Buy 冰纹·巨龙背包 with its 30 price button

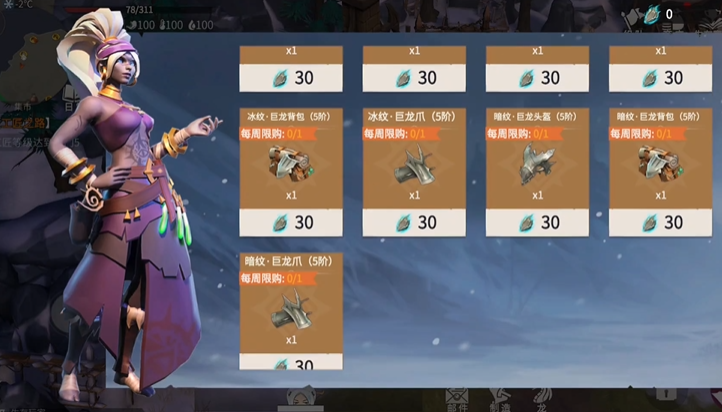click(291, 222)
